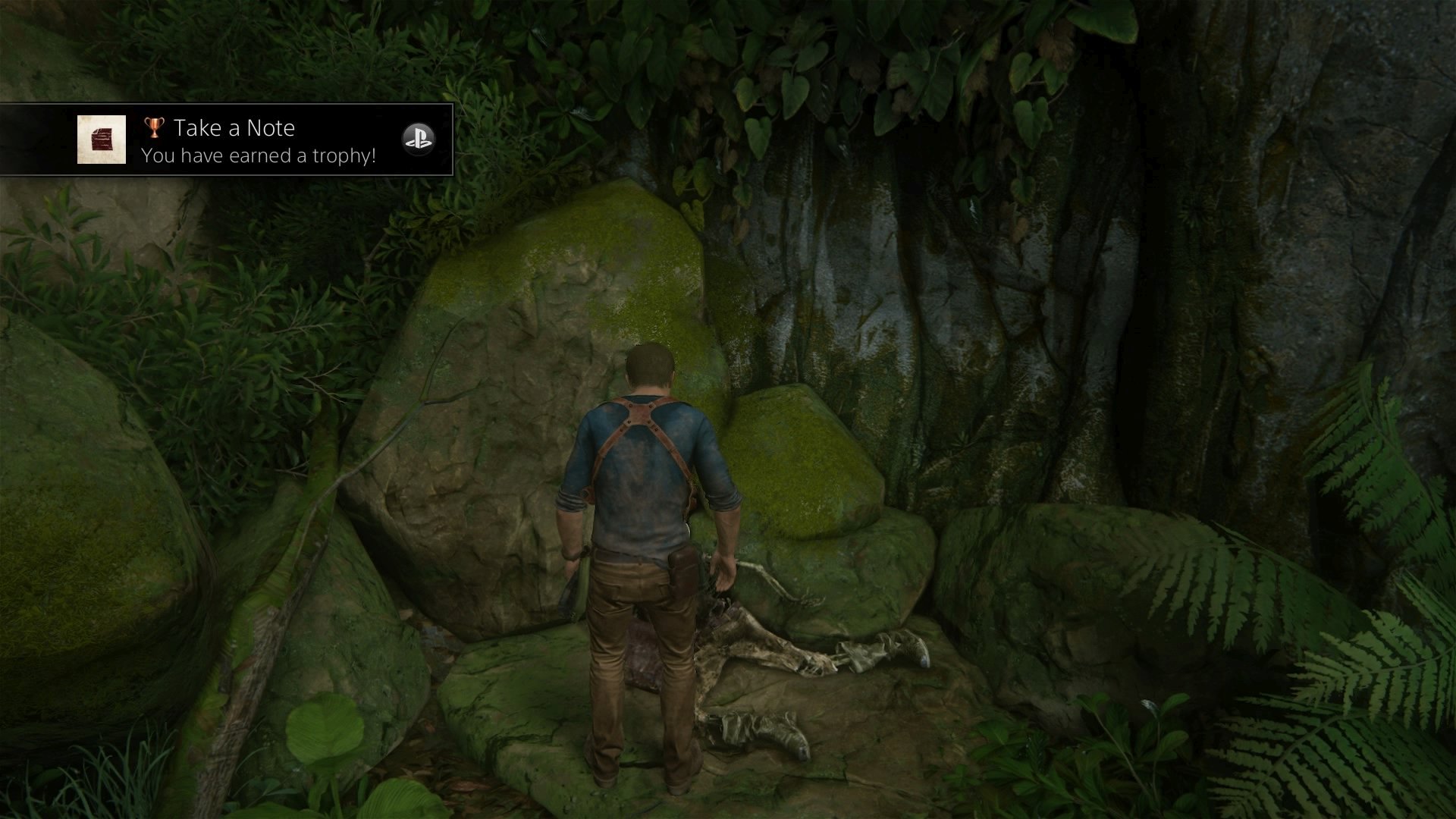The image size is (1456, 819).
Task: Click the trophy's journal thumbnail image
Action: 102,140
